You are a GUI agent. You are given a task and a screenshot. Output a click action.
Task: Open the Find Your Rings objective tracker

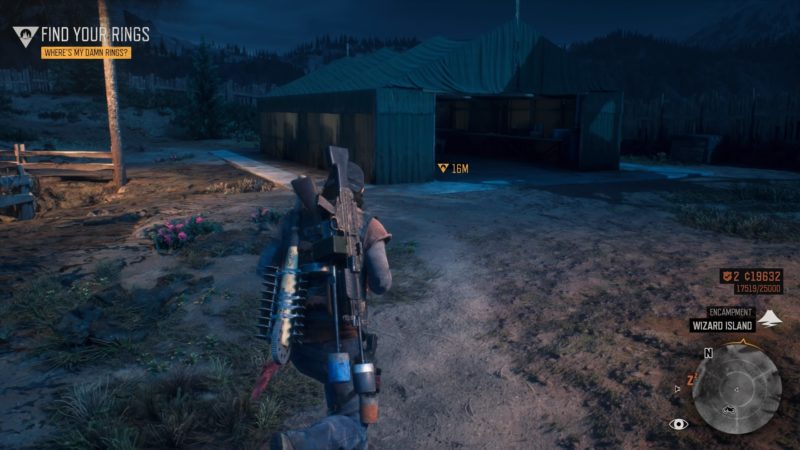pos(95,34)
